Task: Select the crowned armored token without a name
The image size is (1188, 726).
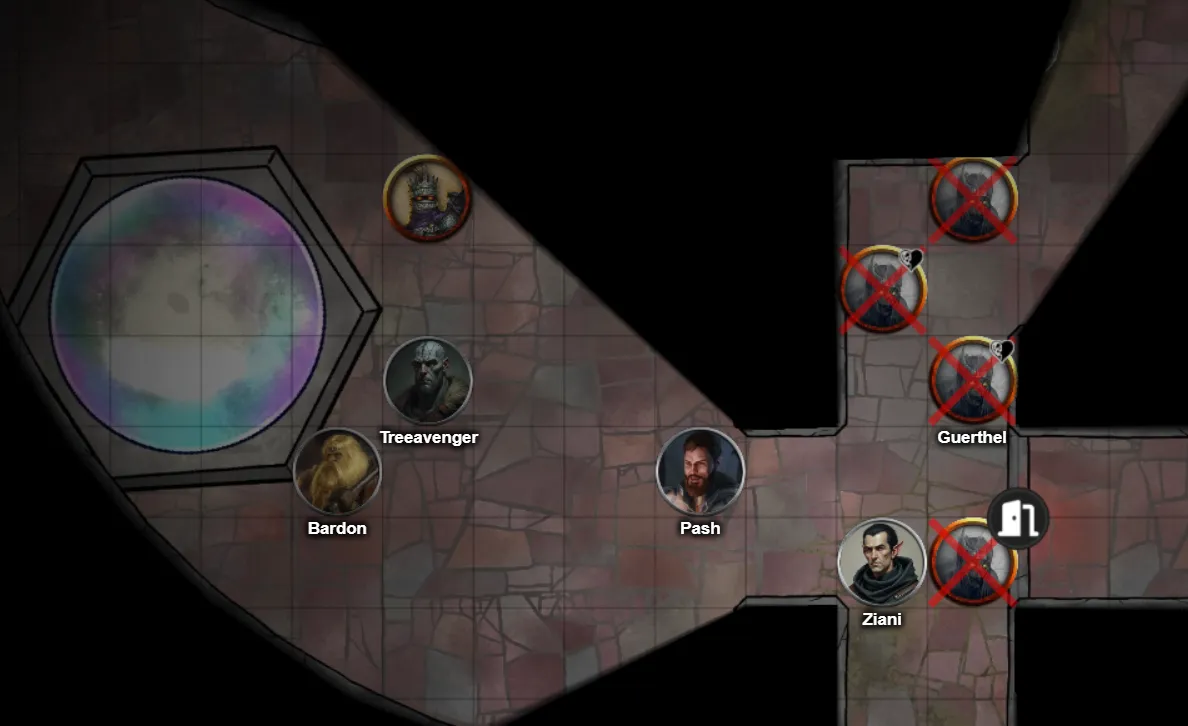Action: point(427,198)
